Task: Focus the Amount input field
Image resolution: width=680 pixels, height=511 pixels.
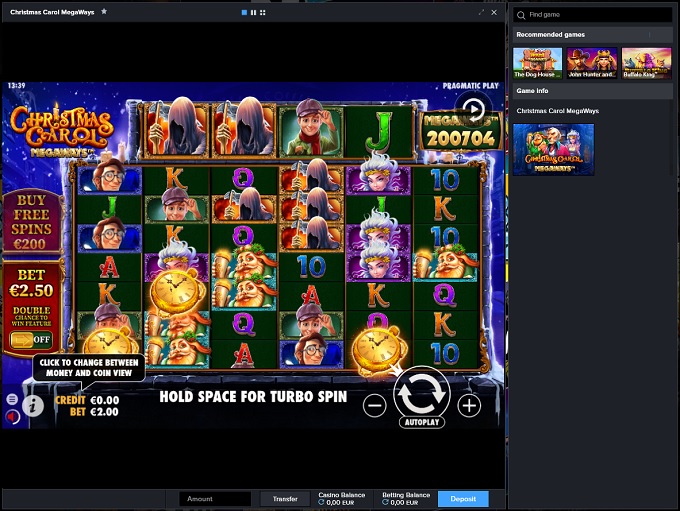Action: pyautogui.click(x=215, y=498)
